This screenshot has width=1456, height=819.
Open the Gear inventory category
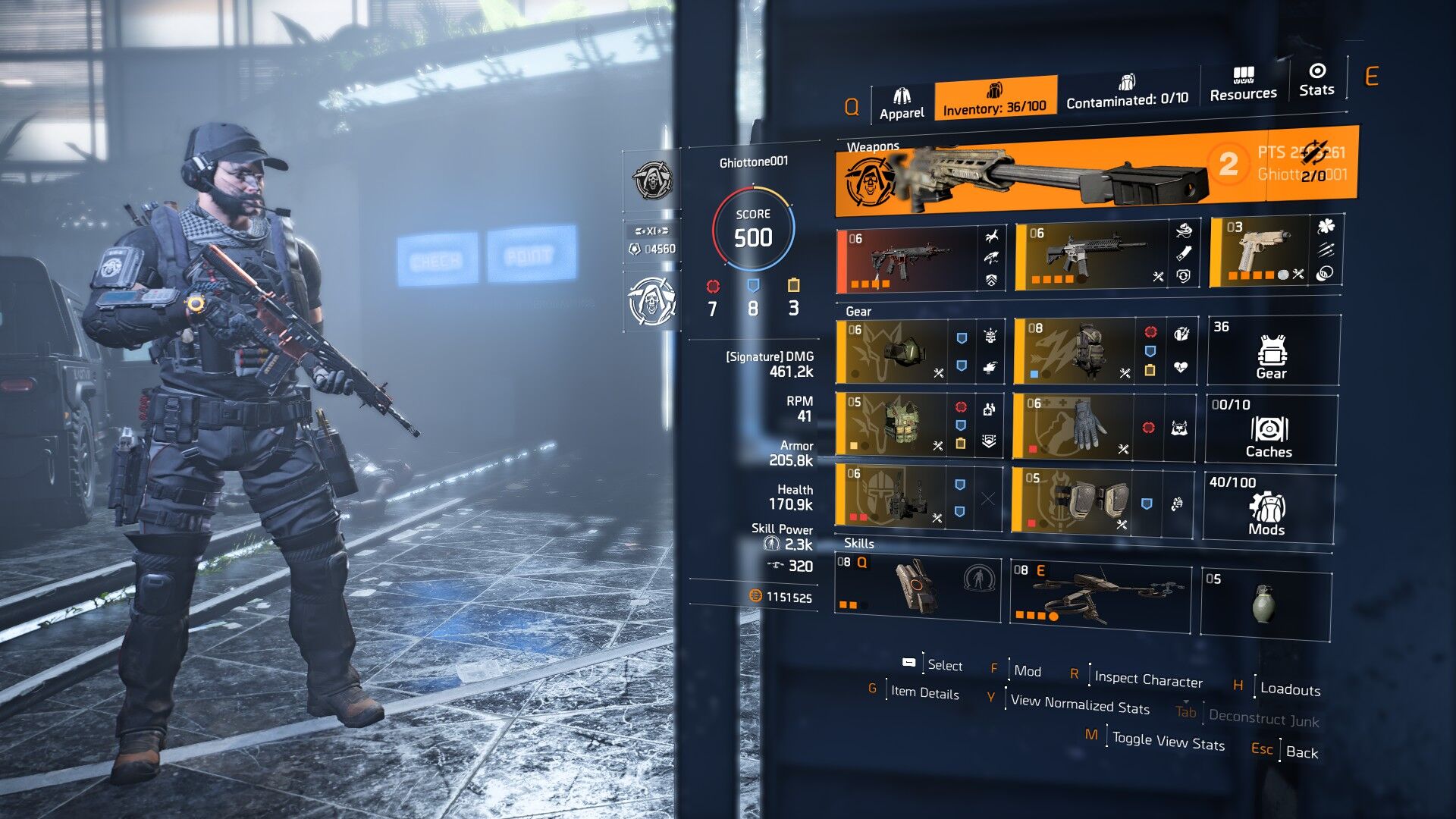1272,351
